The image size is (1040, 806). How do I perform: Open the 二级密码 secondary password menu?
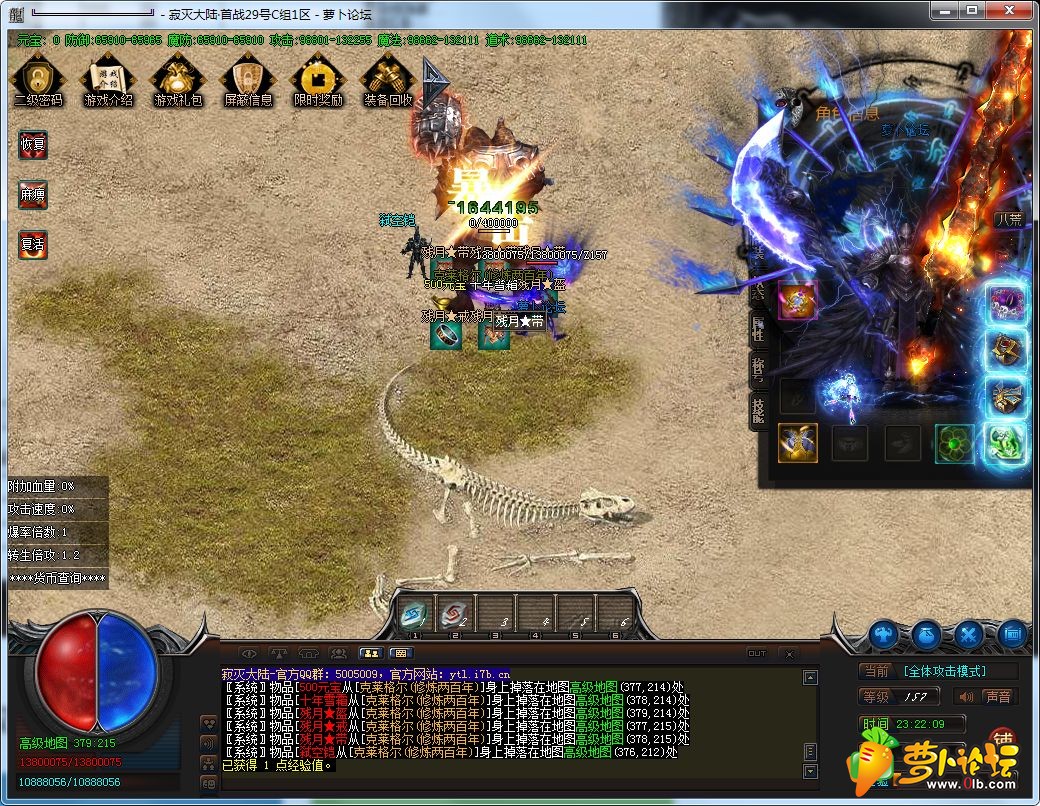[x=38, y=79]
